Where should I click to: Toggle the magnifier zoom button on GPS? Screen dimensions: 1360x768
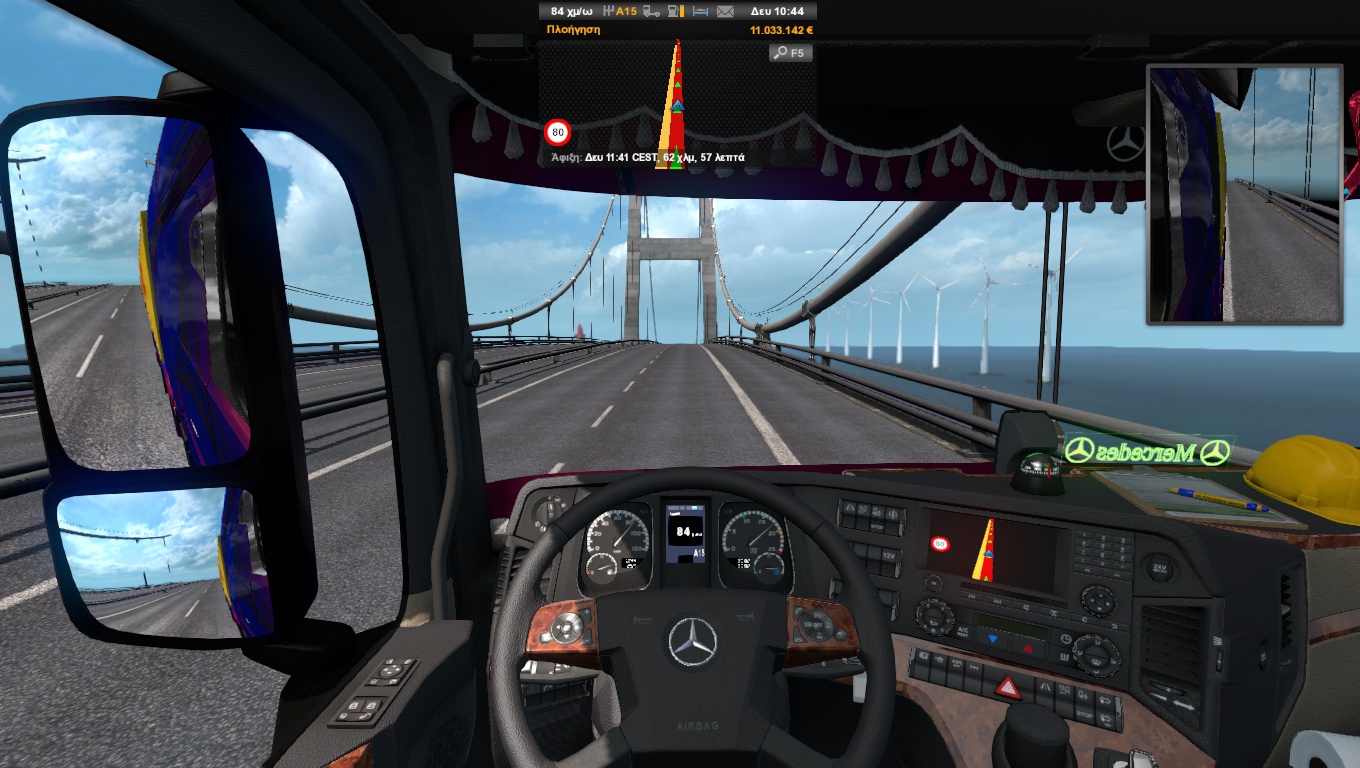coord(790,52)
